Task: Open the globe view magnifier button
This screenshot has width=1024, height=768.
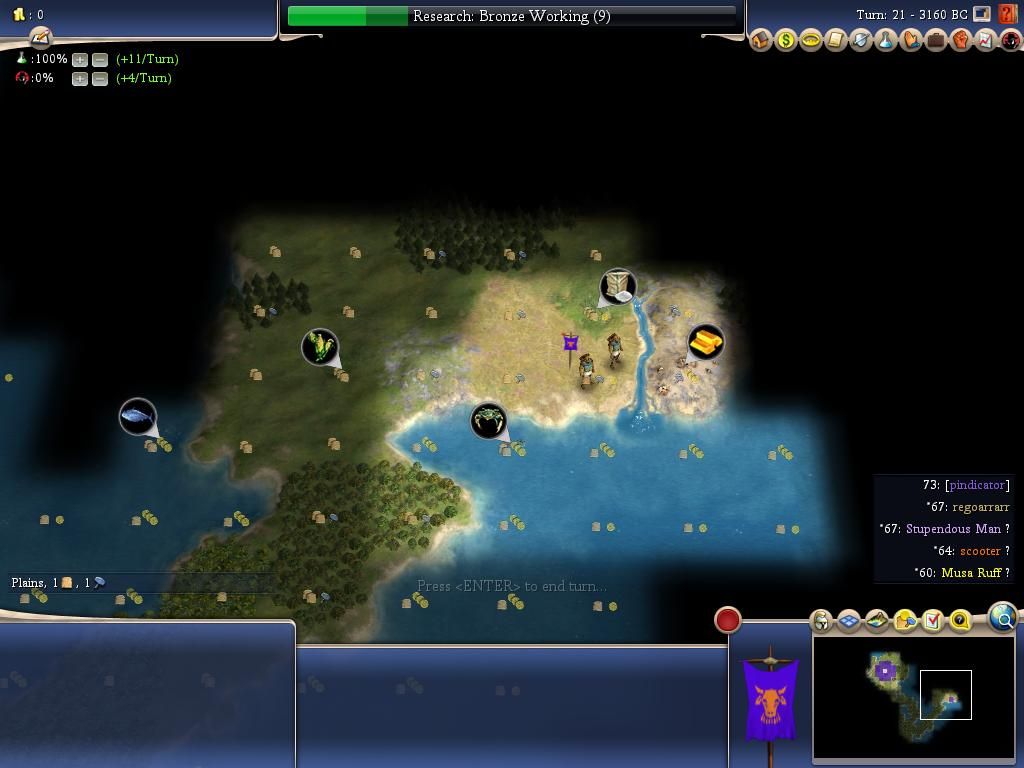Action: pyautogui.click(x=1002, y=618)
